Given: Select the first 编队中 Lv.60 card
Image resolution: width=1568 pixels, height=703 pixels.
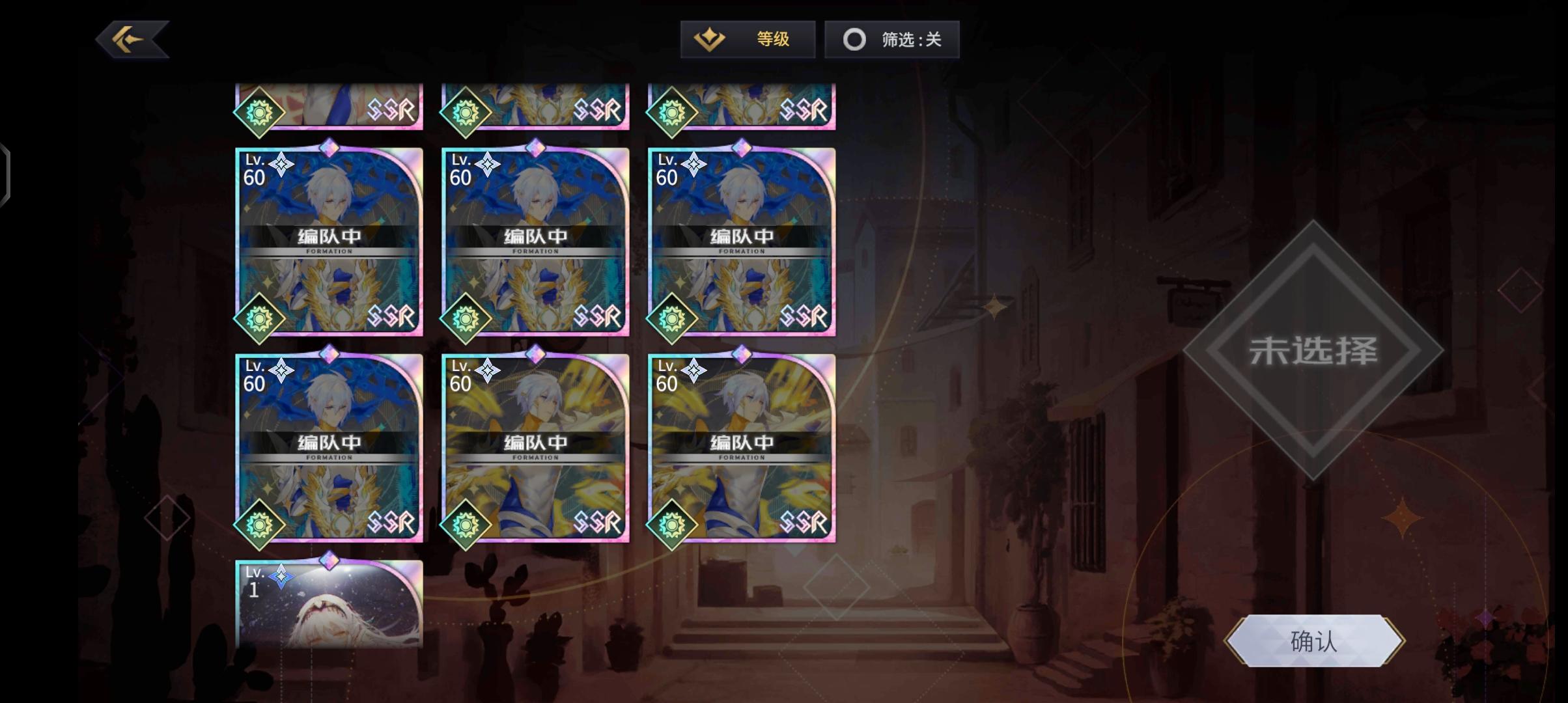Looking at the screenshot, I should (x=329, y=241).
